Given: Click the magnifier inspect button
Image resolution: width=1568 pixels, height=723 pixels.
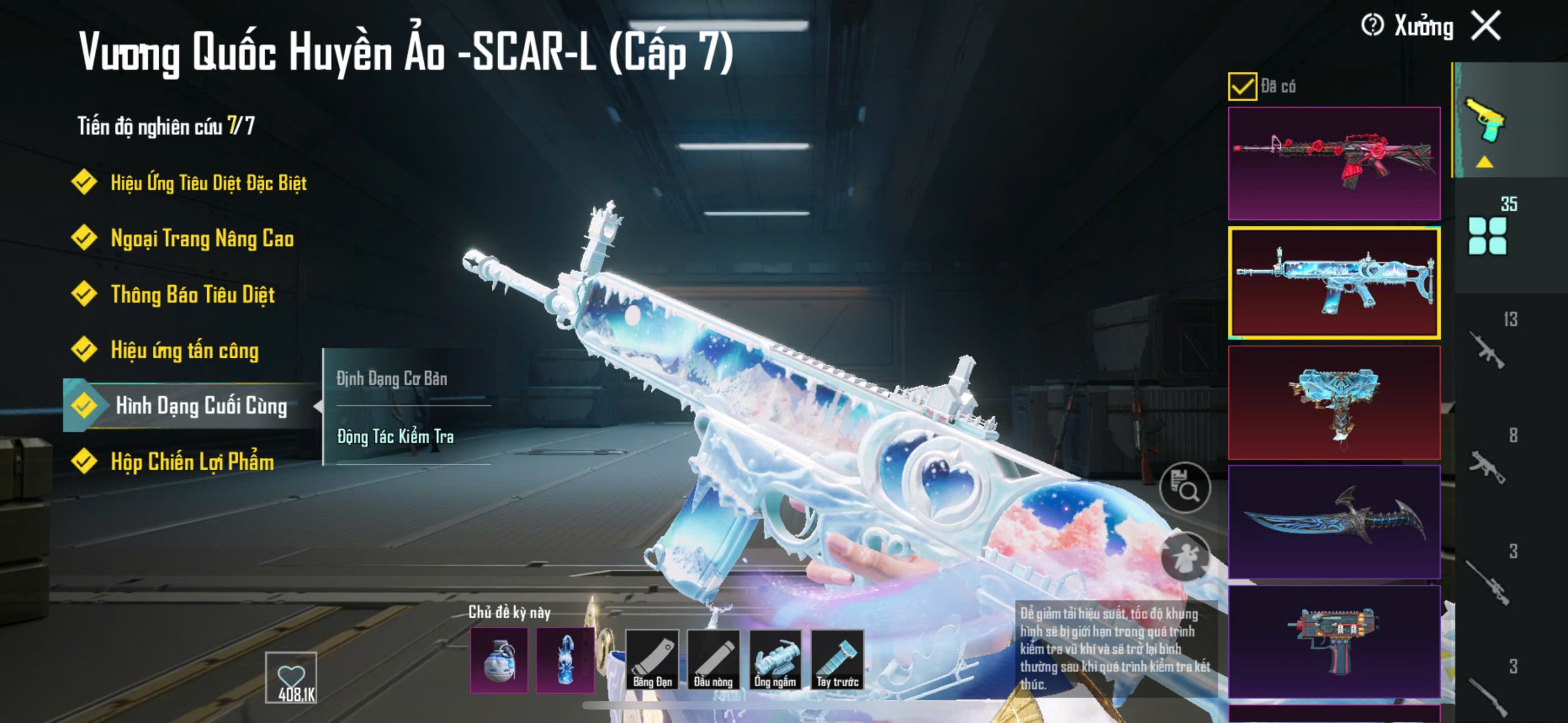Looking at the screenshot, I should coord(1185,487).
